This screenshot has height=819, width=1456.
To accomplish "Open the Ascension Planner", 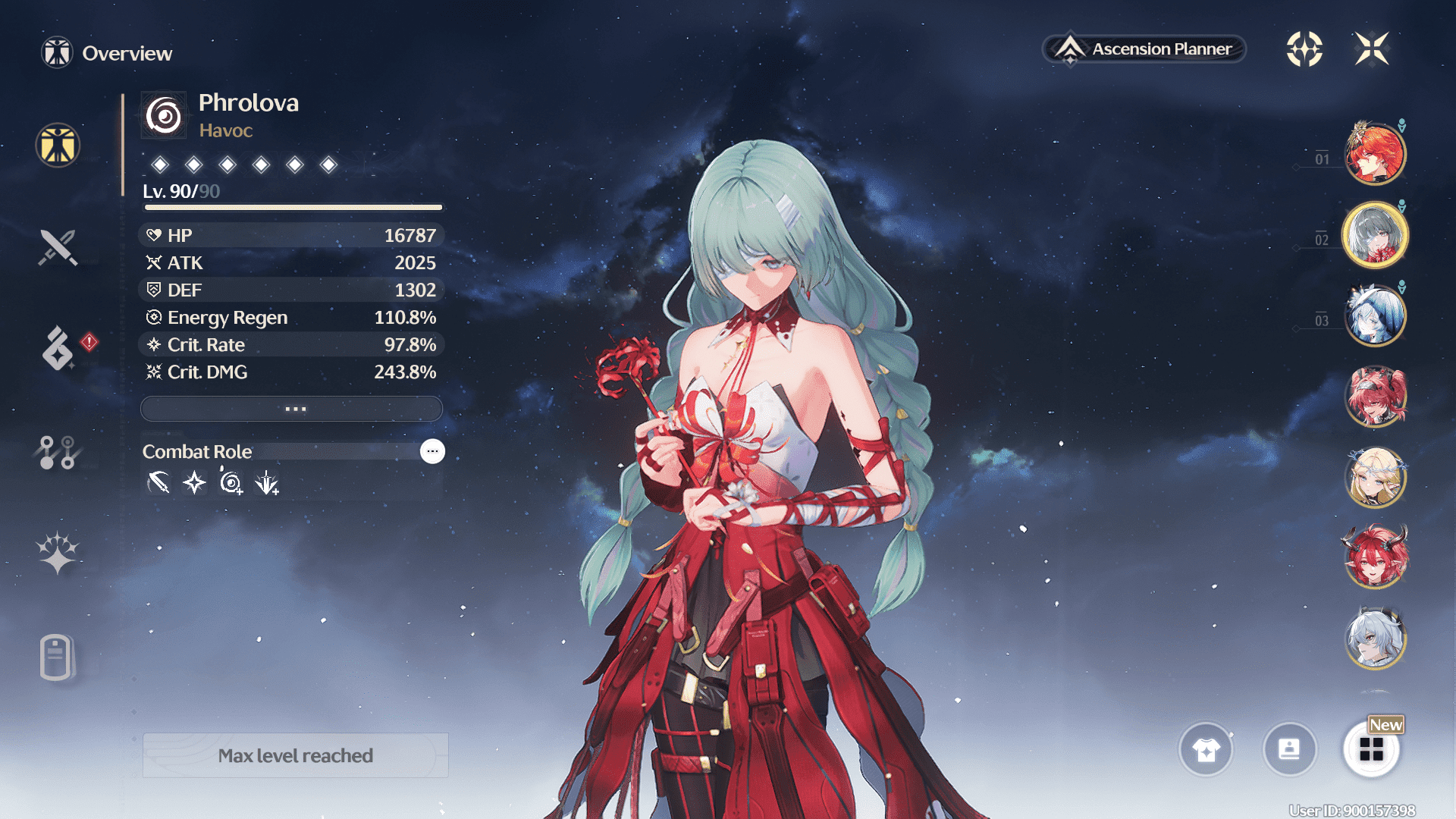I will (x=1144, y=49).
